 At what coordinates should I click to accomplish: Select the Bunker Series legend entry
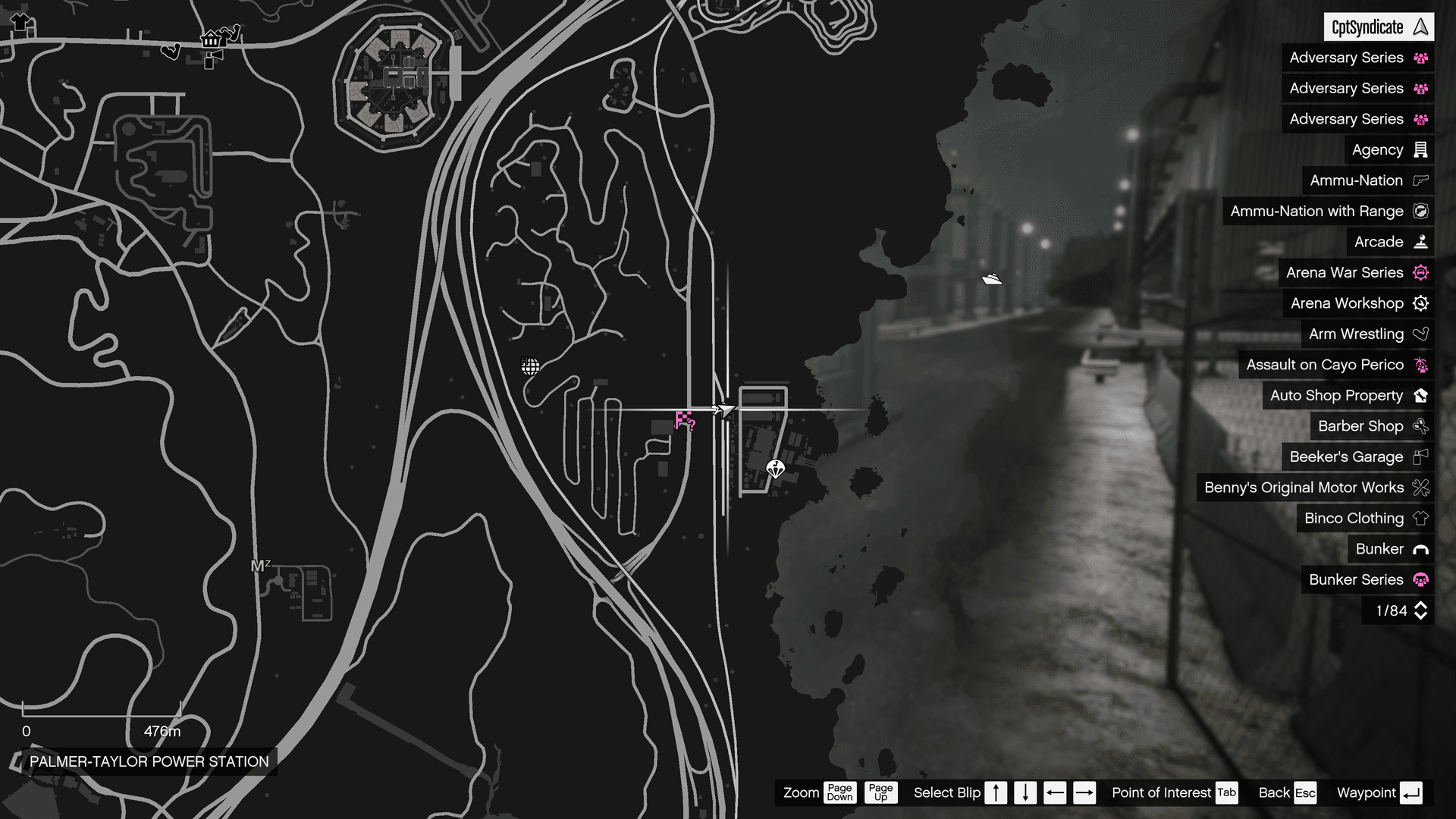(1357, 579)
